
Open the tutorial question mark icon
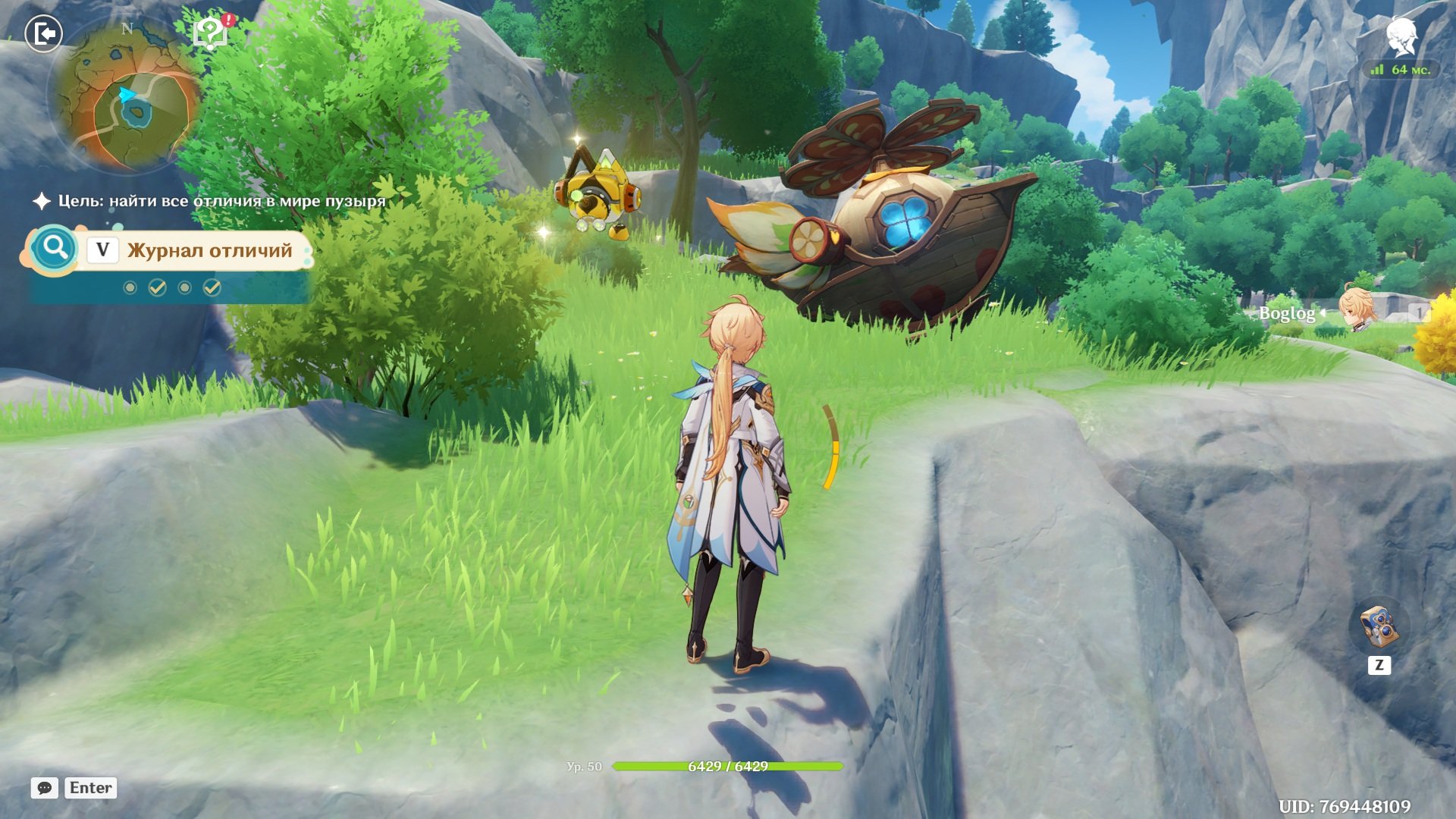point(210,33)
